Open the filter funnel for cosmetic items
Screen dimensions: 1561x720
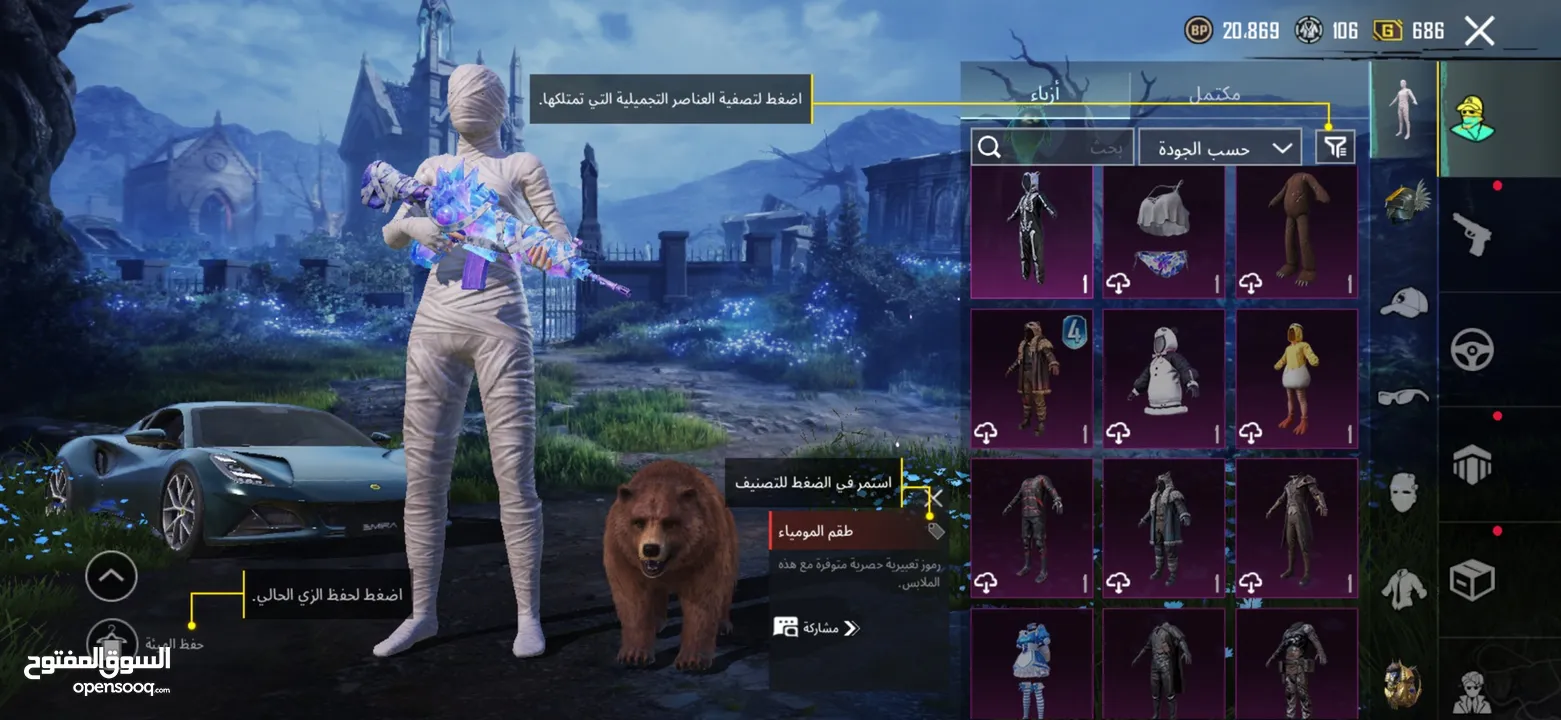point(1337,146)
